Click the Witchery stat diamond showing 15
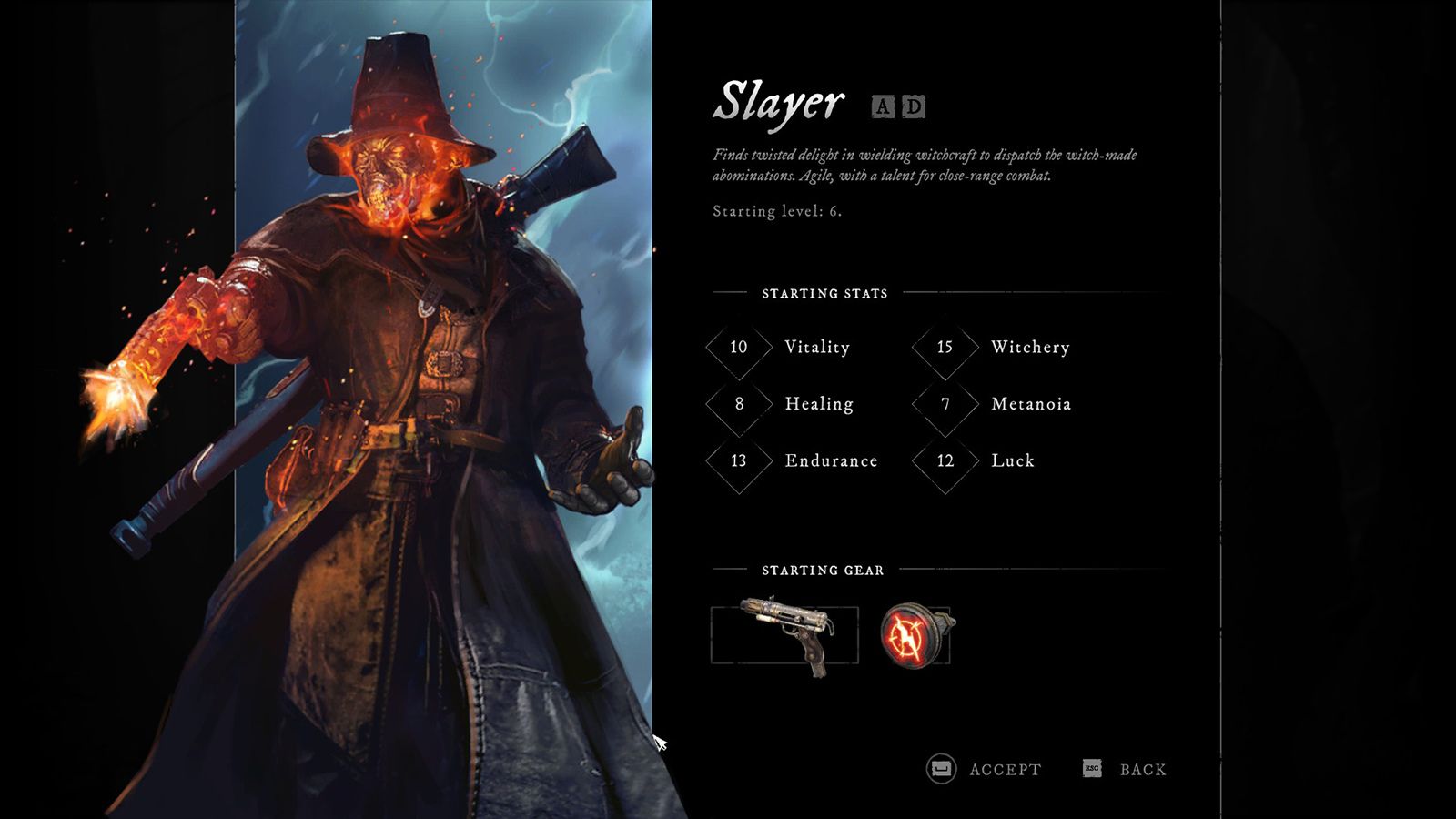1456x819 pixels. (945, 348)
